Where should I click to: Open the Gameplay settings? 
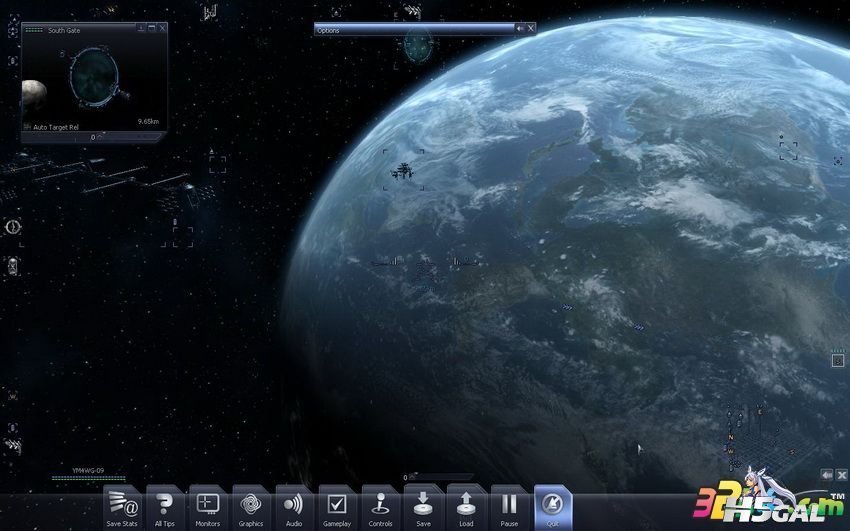pos(337,506)
